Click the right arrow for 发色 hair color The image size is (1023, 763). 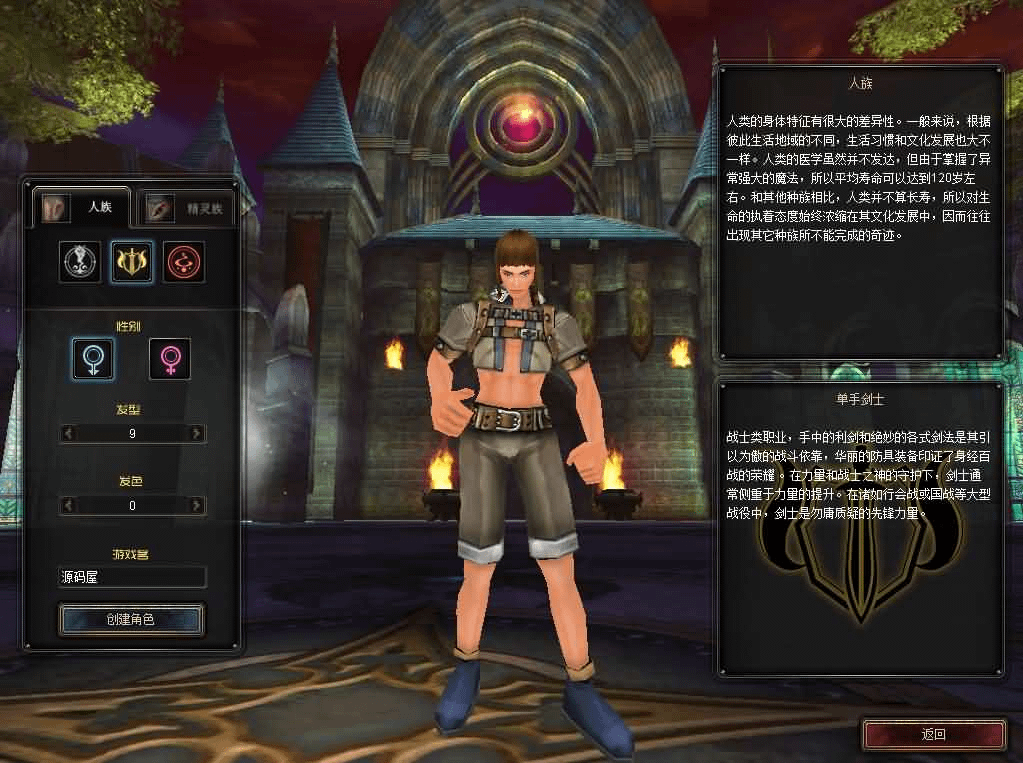click(x=196, y=506)
